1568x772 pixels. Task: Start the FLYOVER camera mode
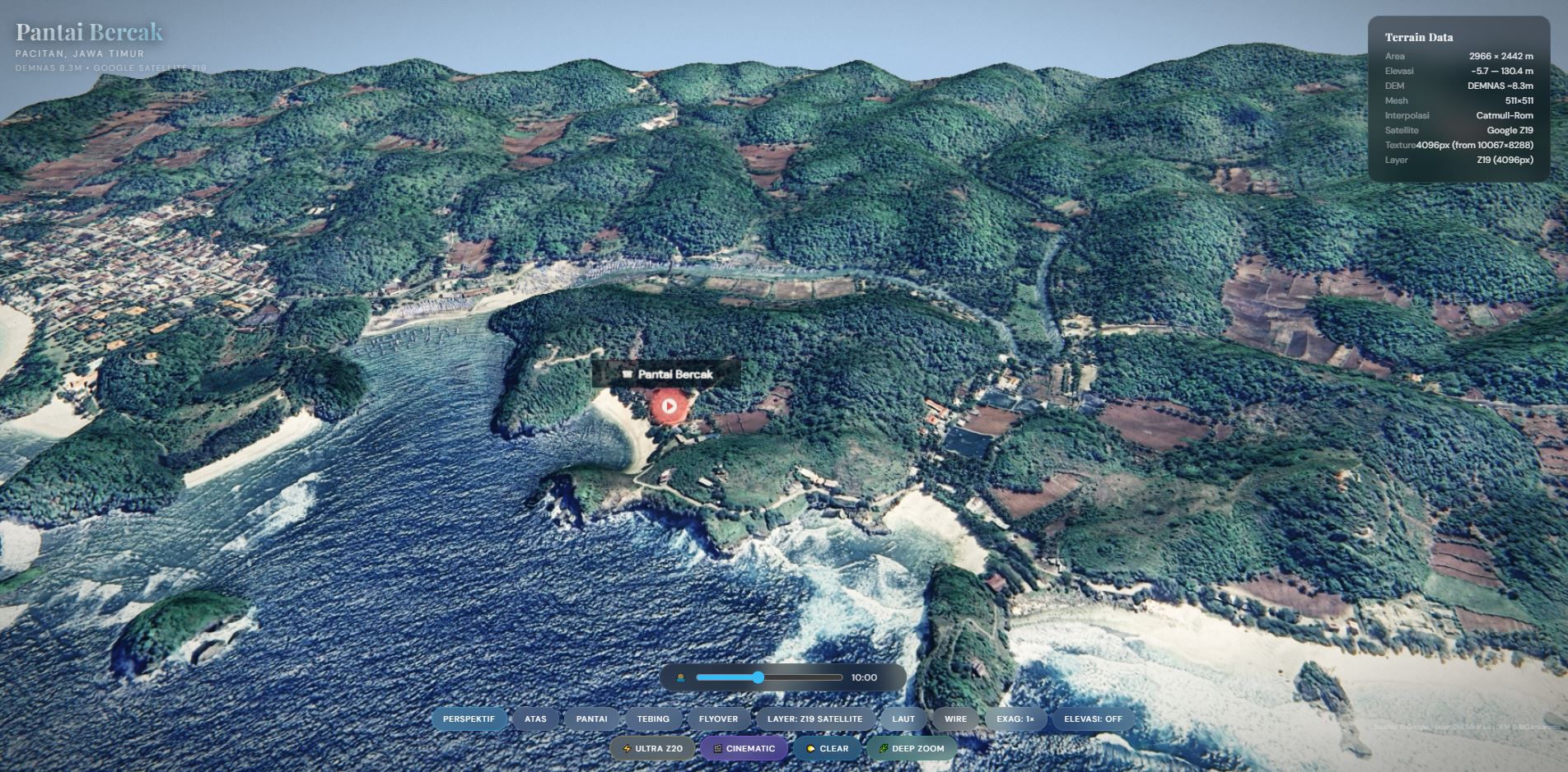[717, 718]
